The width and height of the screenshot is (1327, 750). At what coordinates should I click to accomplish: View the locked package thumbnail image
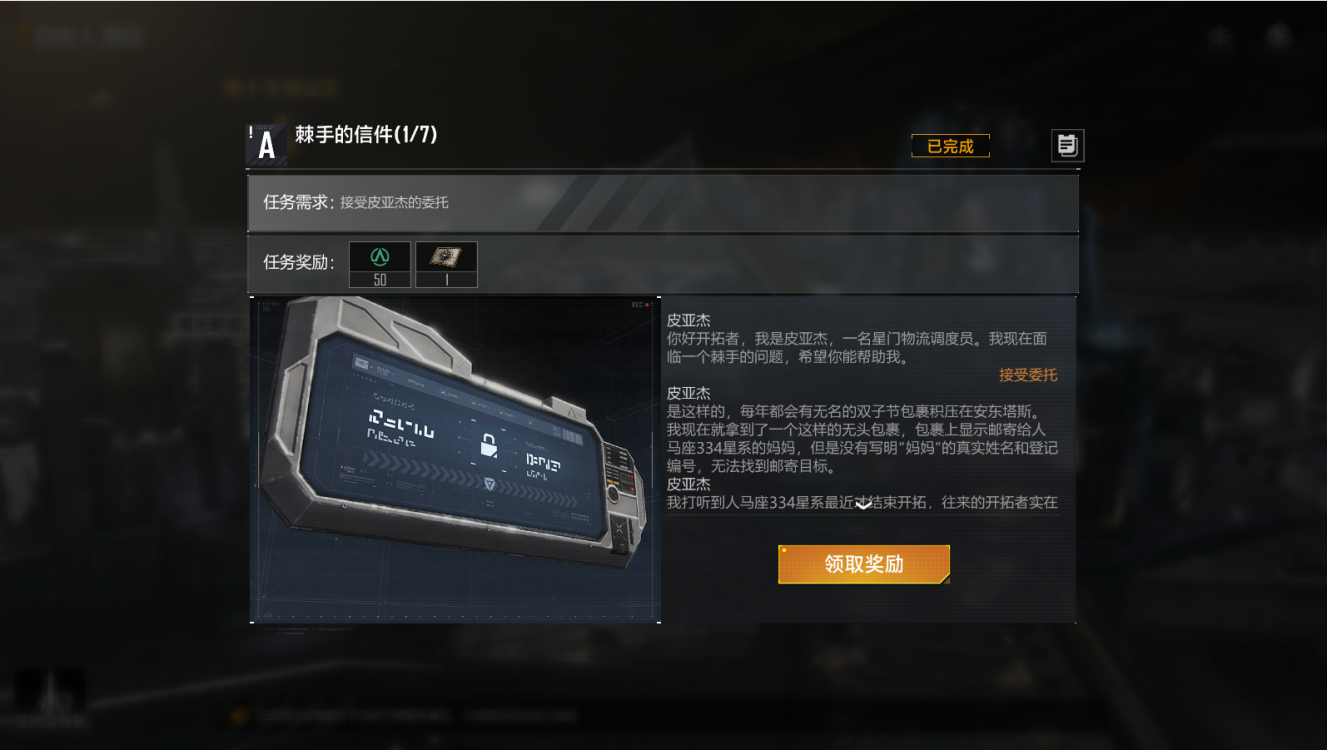point(455,455)
